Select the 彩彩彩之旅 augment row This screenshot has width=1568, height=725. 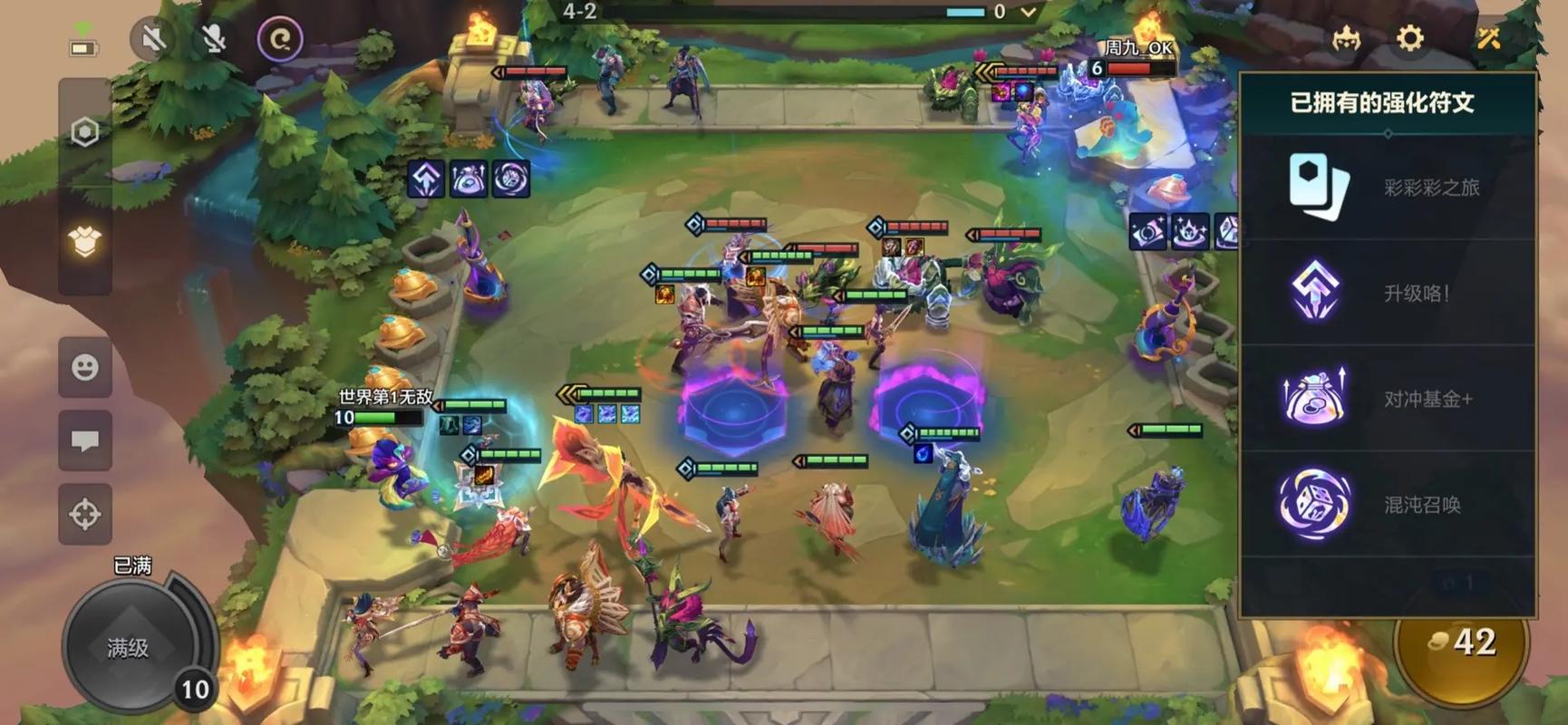(x=1387, y=188)
